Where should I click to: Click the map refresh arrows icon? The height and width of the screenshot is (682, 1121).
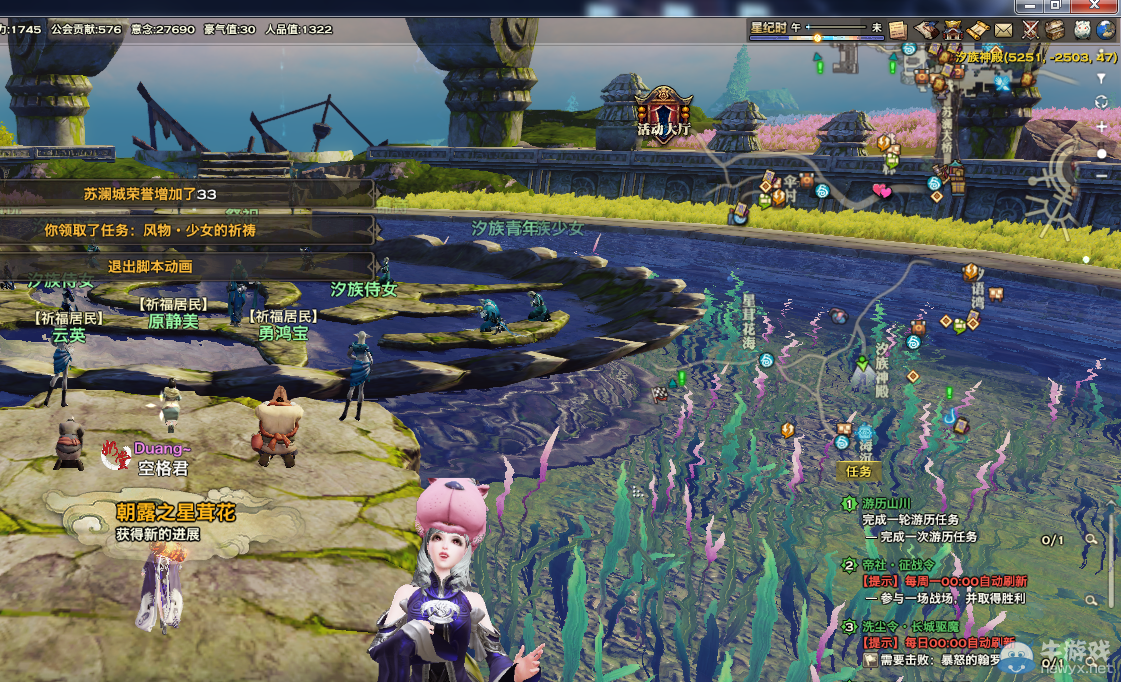(x=1101, y=102)
